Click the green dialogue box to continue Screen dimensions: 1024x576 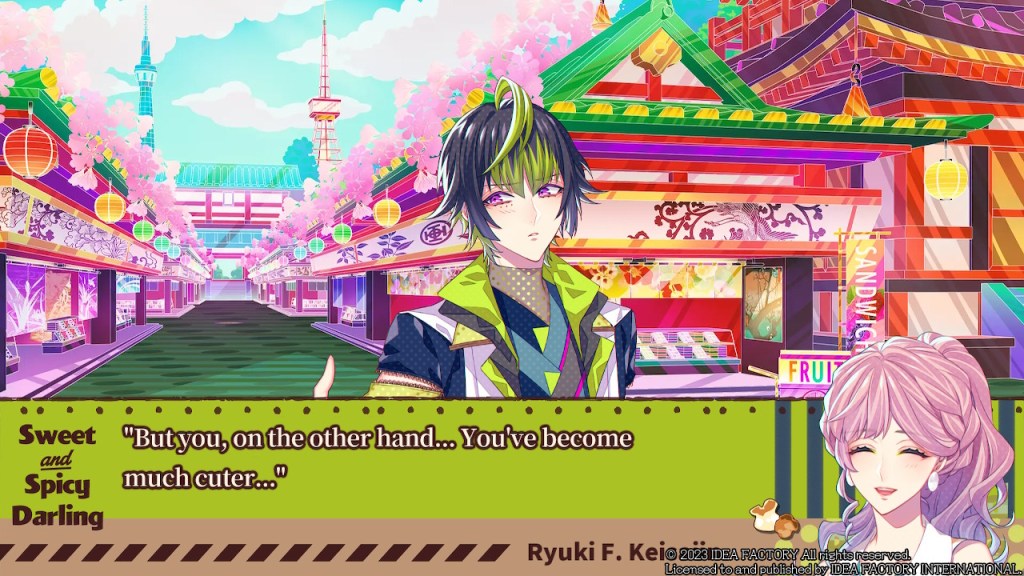pyautogui.click(x=450, y=460)
